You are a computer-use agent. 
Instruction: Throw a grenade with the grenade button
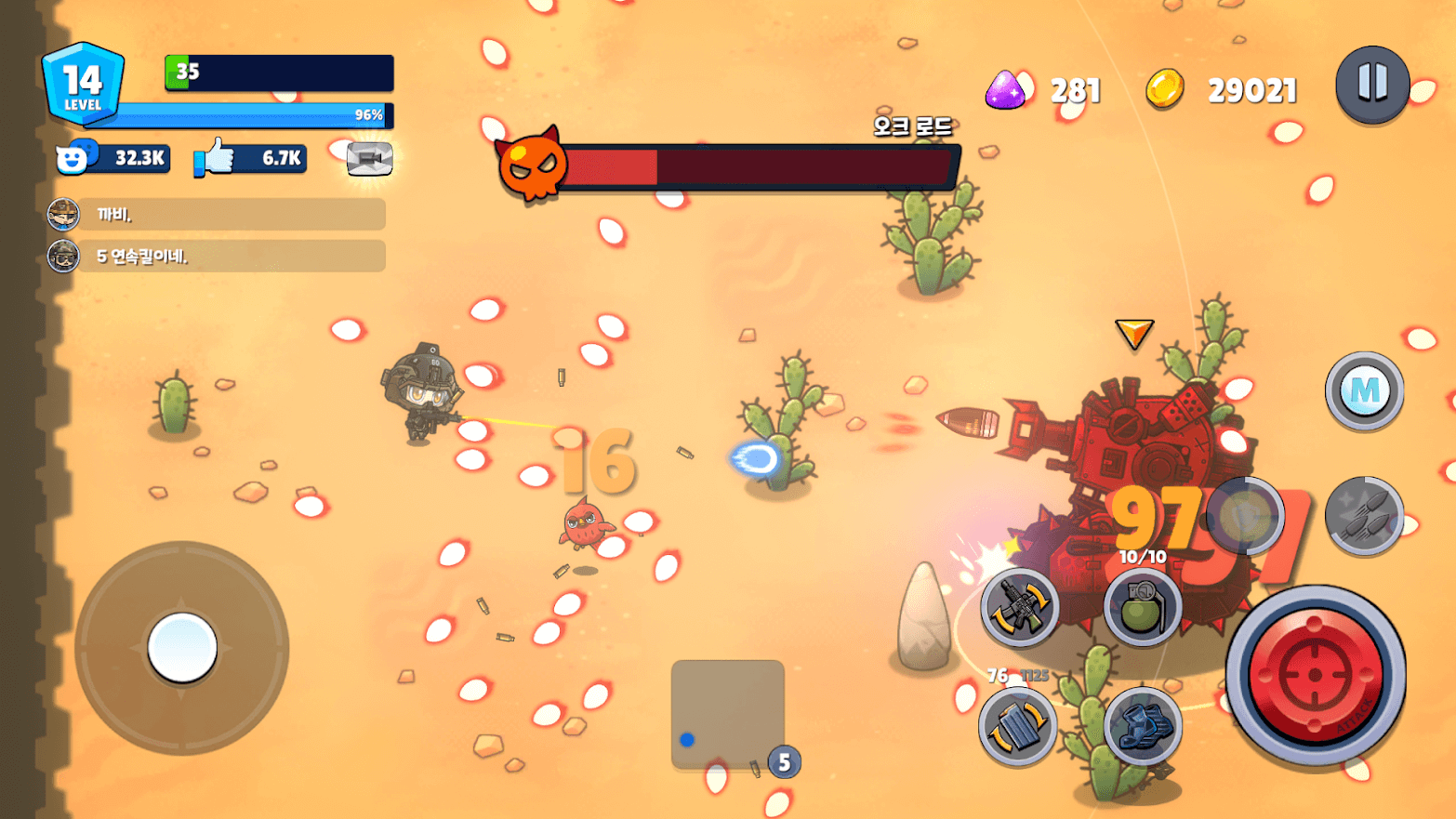[x=1143, y=607]
